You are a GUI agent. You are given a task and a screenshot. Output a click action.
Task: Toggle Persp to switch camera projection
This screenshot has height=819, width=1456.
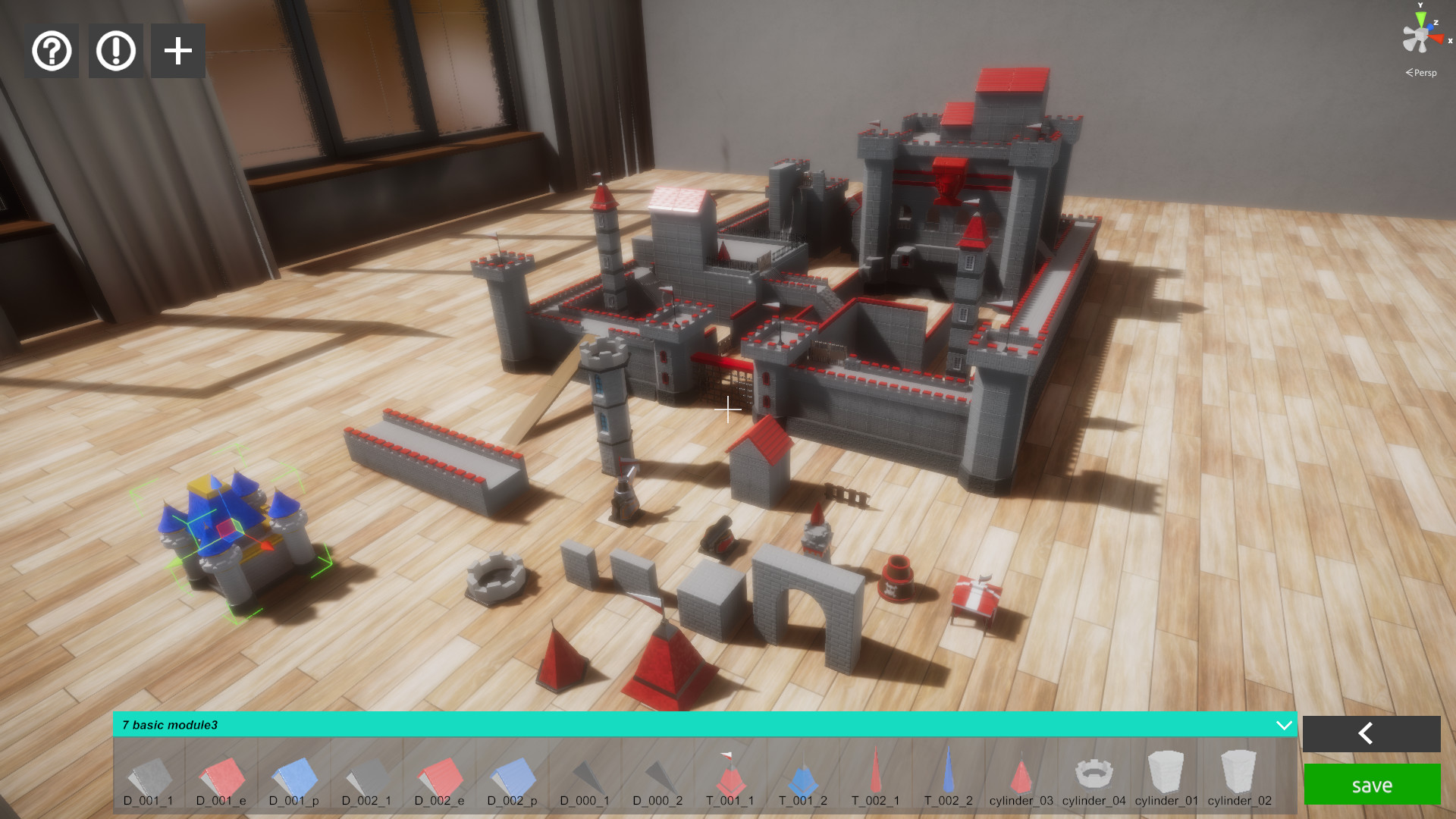(1420, 74)
